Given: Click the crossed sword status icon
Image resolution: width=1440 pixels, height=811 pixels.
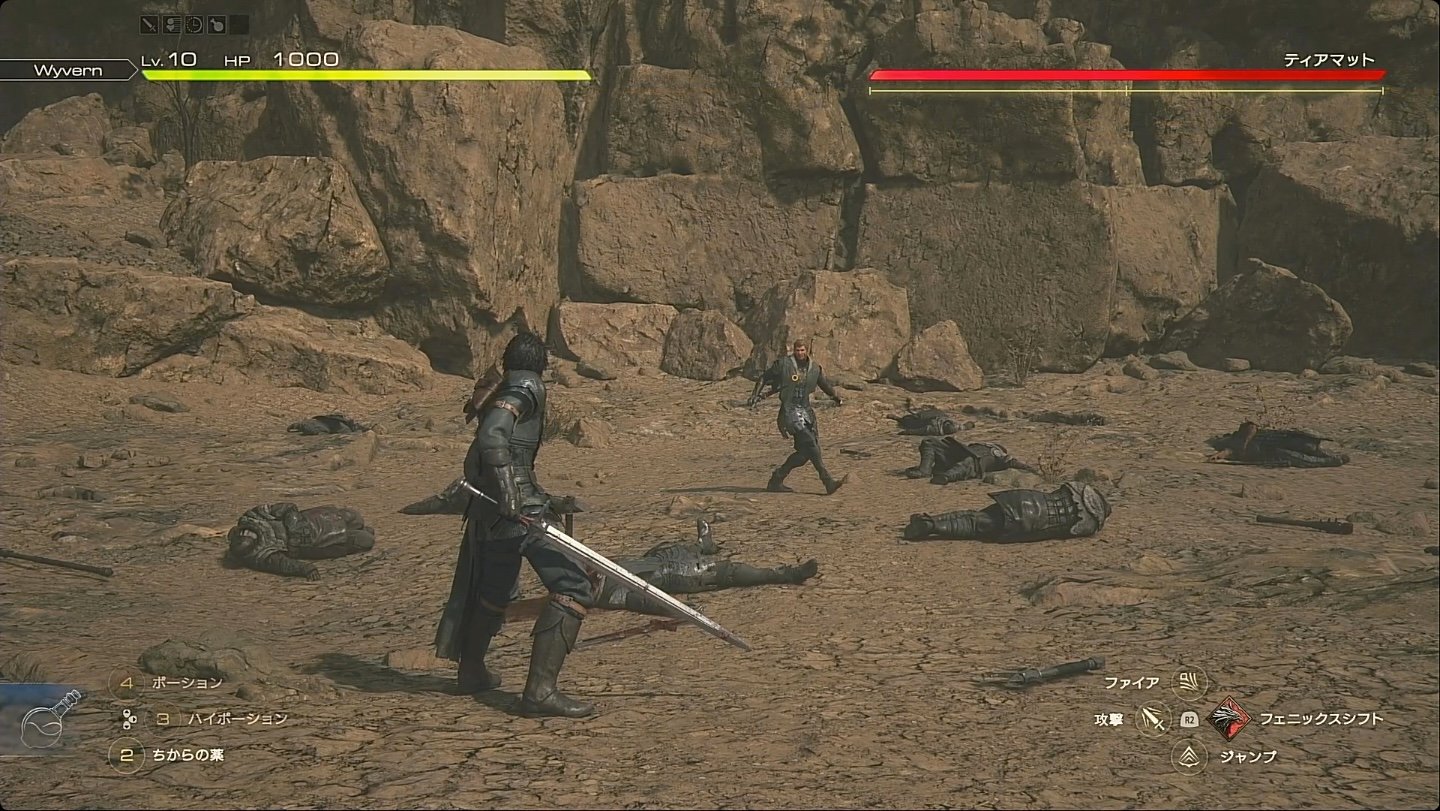Looking at the screenshot, I should 150,25.
